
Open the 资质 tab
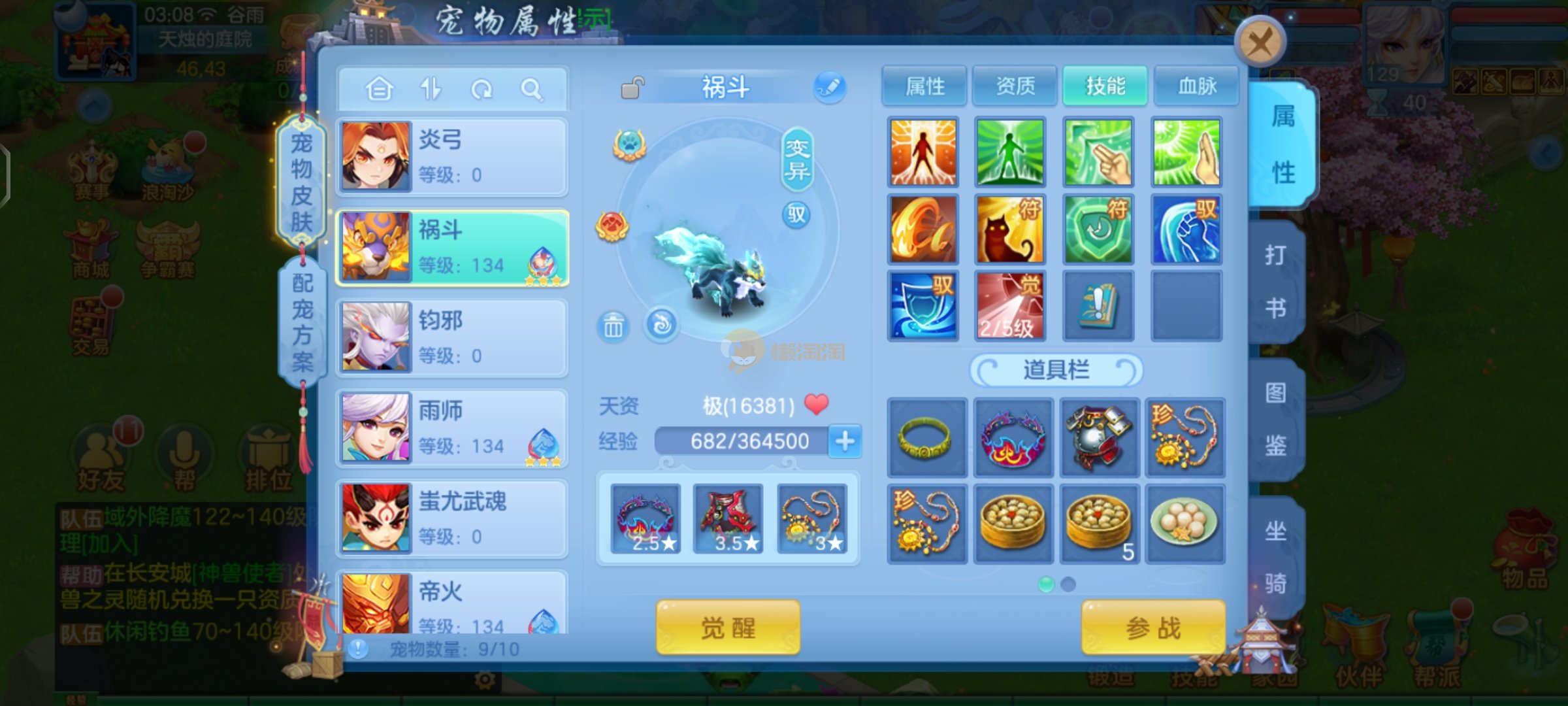tap(1015, 86)
